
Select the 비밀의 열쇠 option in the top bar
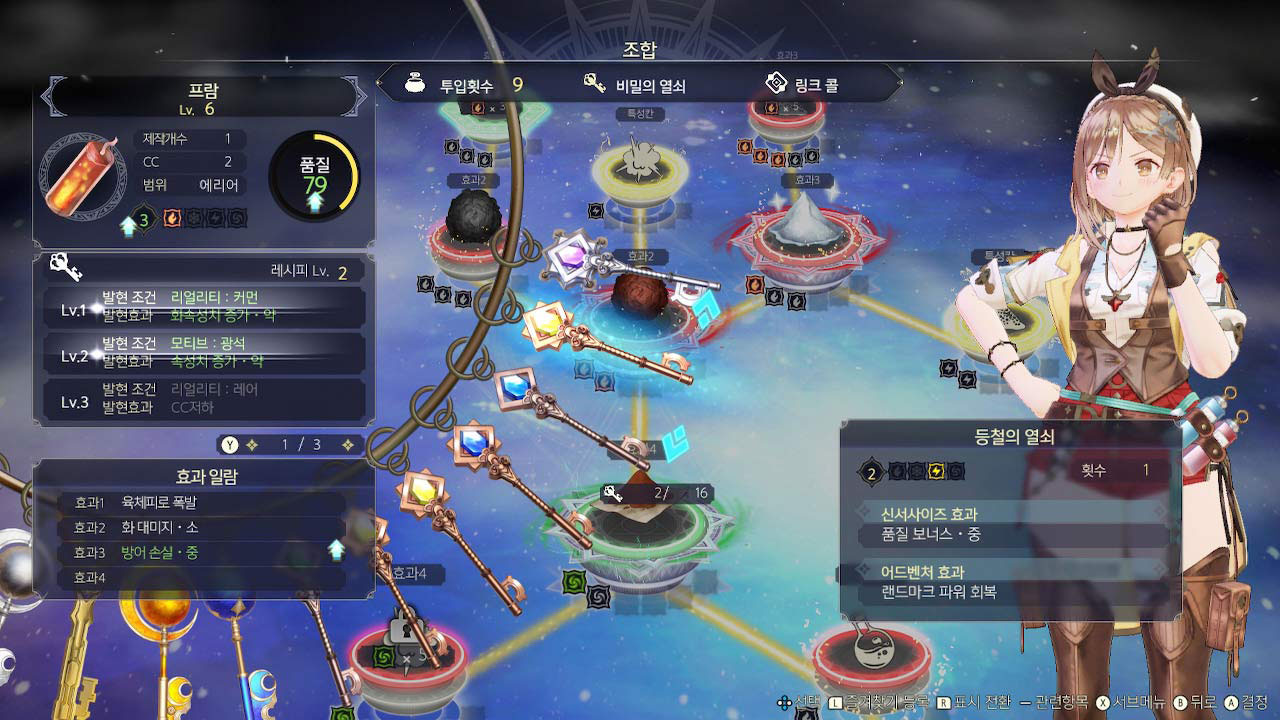pyautogui.click(x=636, y=86)
